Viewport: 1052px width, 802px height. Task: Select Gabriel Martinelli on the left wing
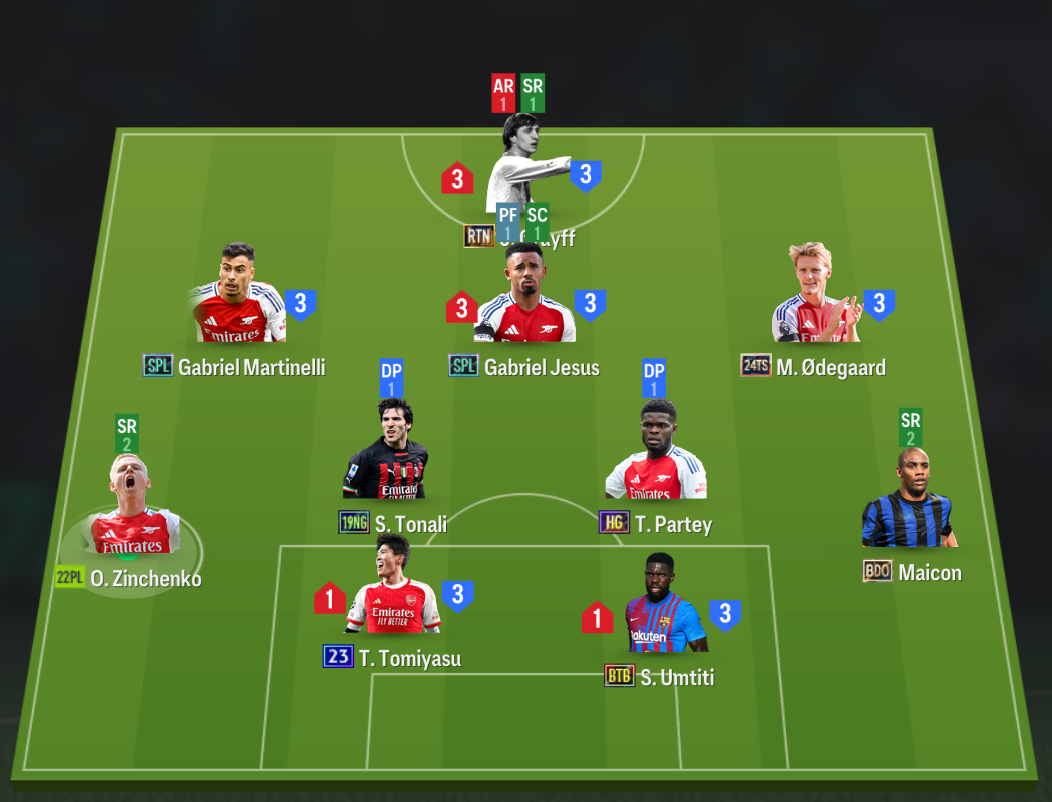tap(238, 298)
